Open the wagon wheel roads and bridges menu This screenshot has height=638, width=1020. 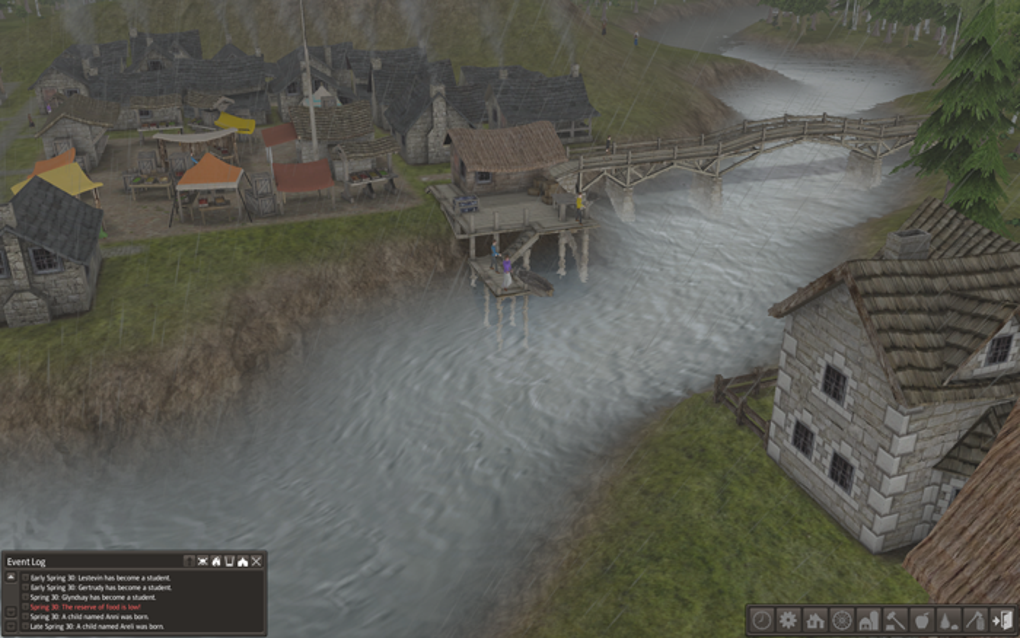tap(842, 619)
